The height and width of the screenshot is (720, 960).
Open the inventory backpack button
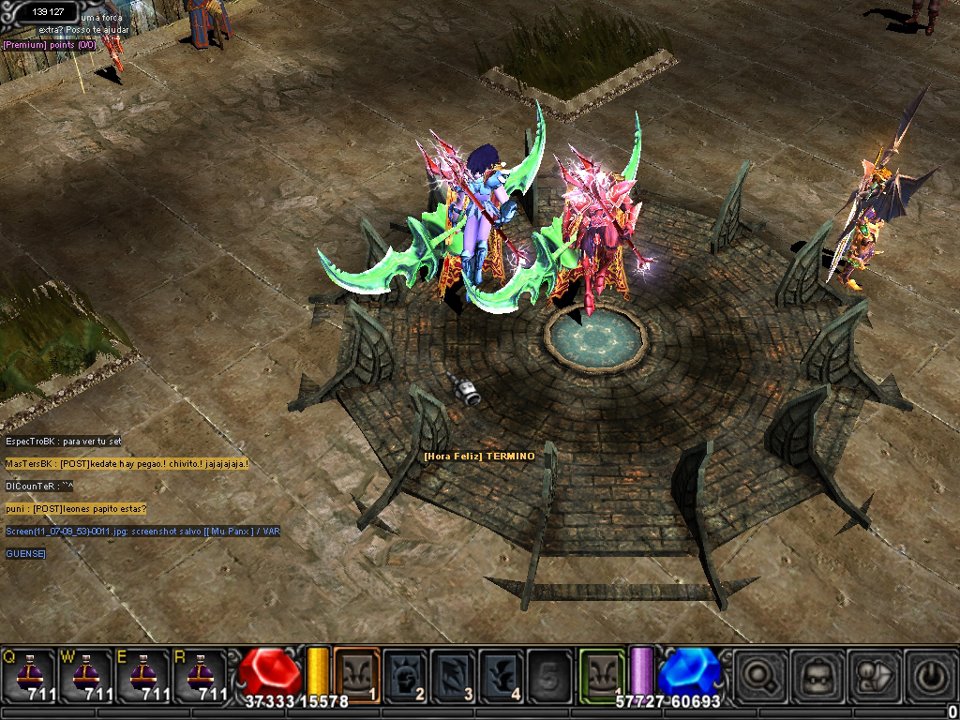click(817, 677)
